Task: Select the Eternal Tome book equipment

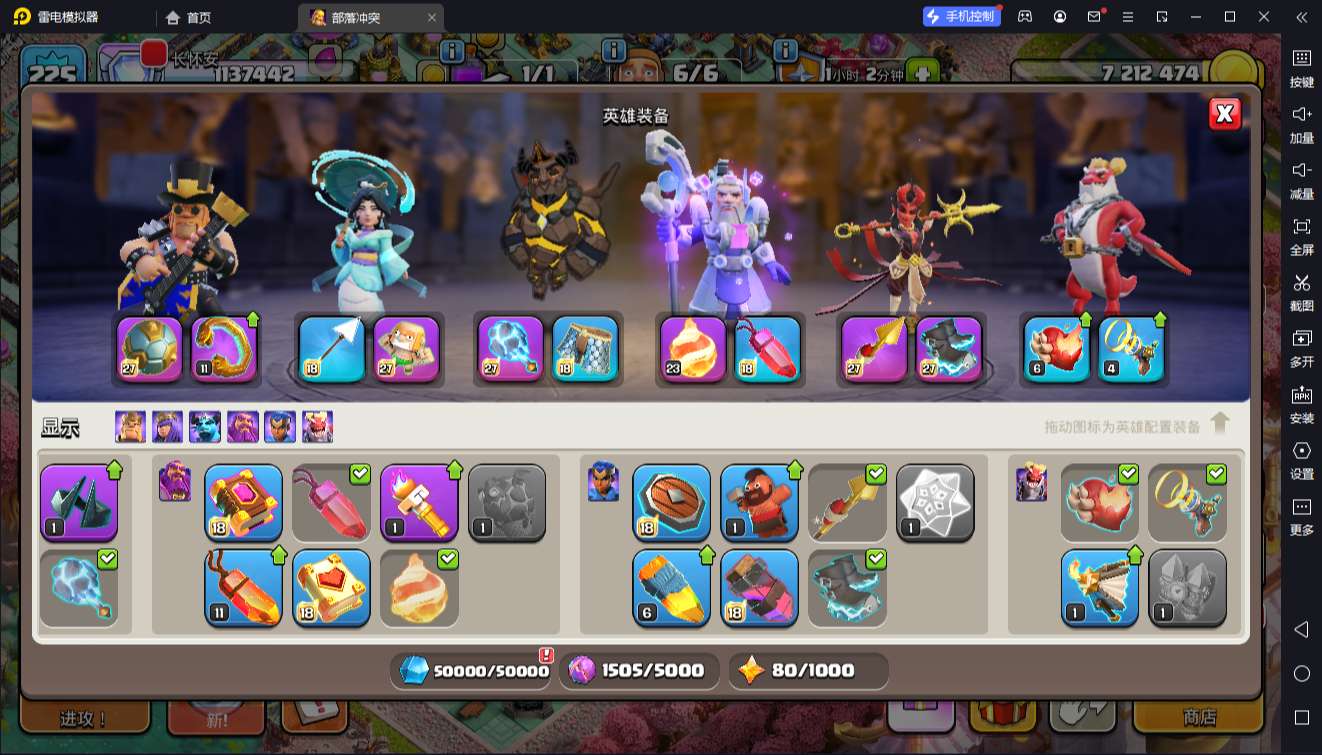Action: (x=243, y=502)
